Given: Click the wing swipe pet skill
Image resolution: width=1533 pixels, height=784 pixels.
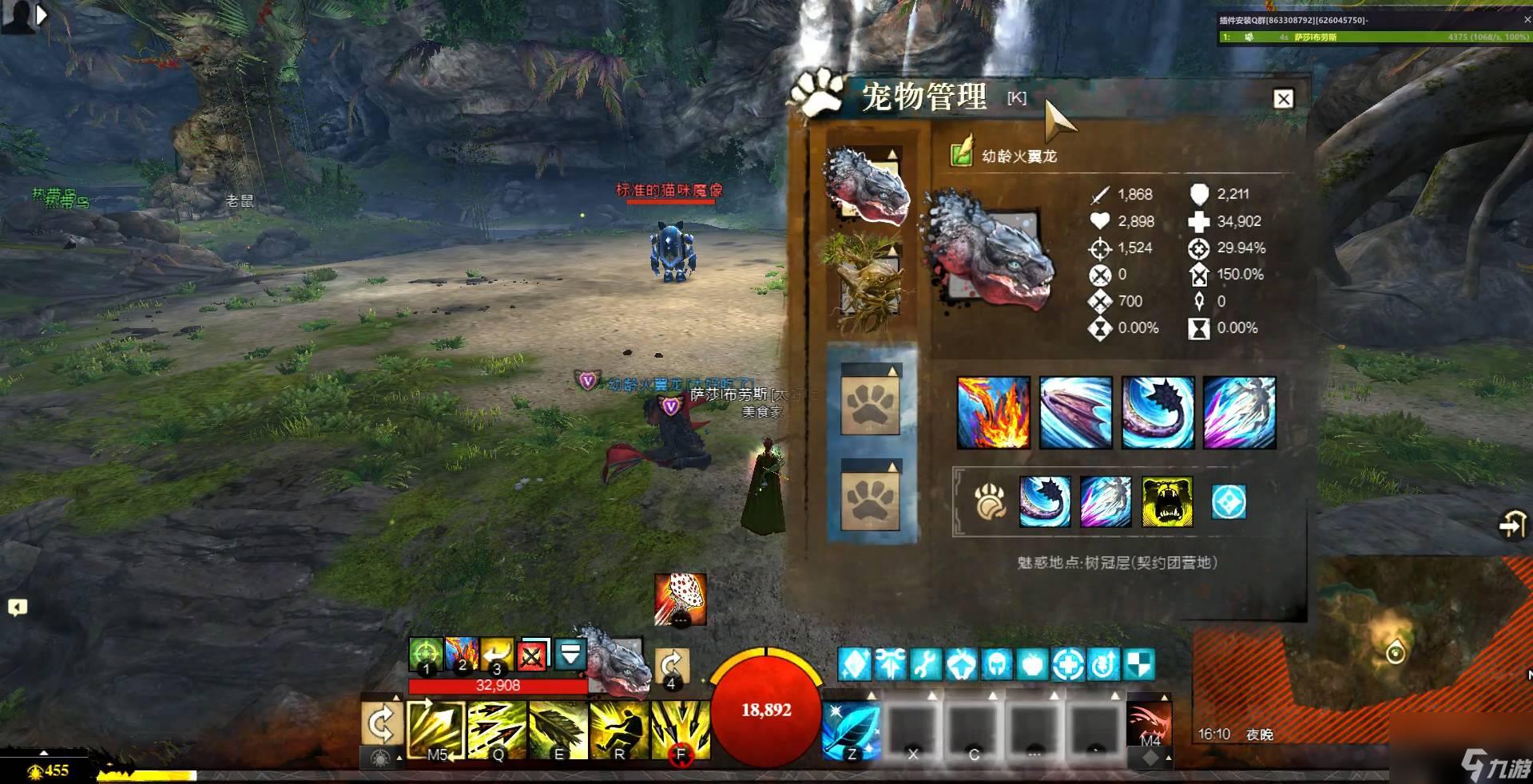Looking at the screenshot, I should click(1075, 412).
